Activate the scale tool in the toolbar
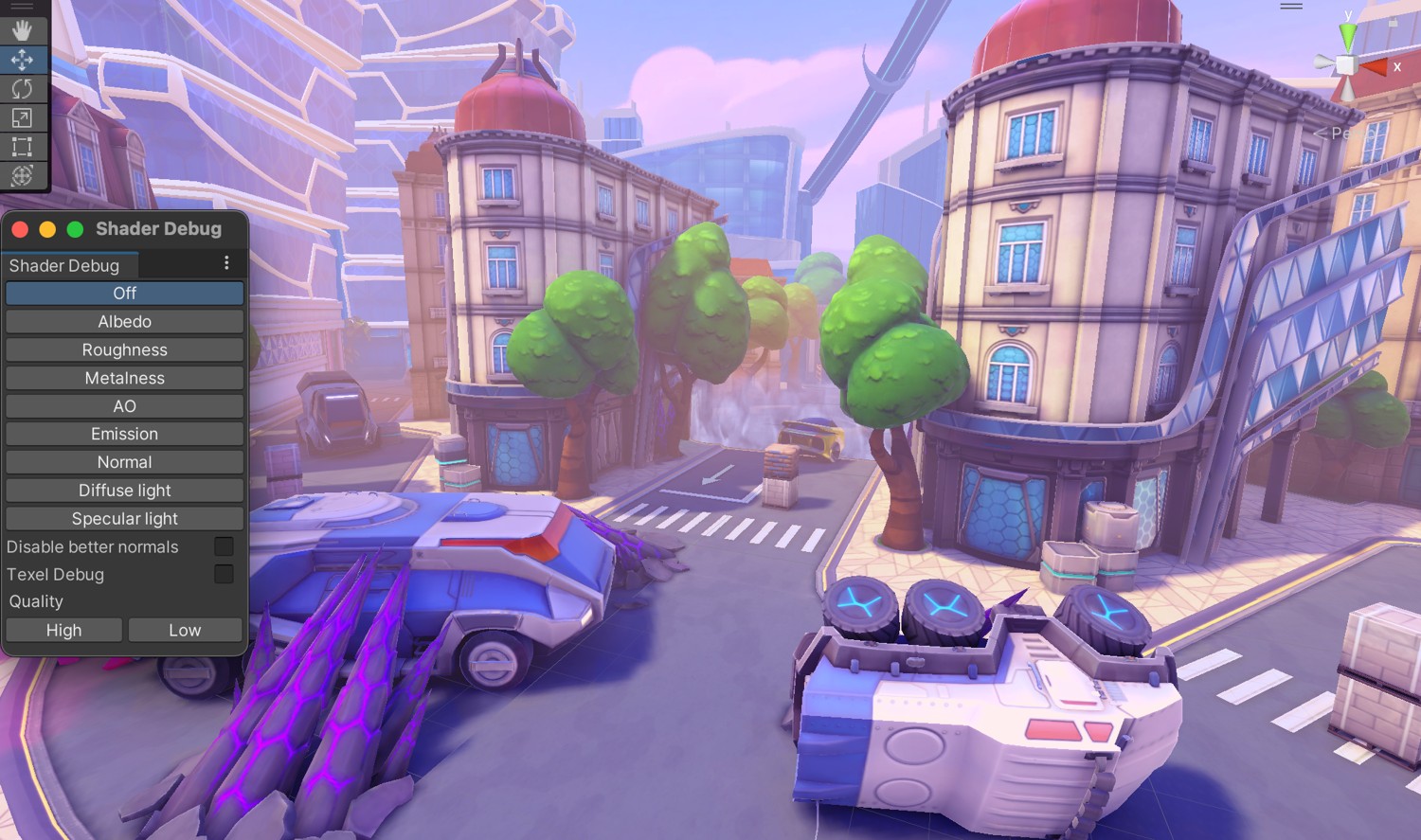This screenshot has width=1421, height=840. pyautogui.click(x=22, y=118)
